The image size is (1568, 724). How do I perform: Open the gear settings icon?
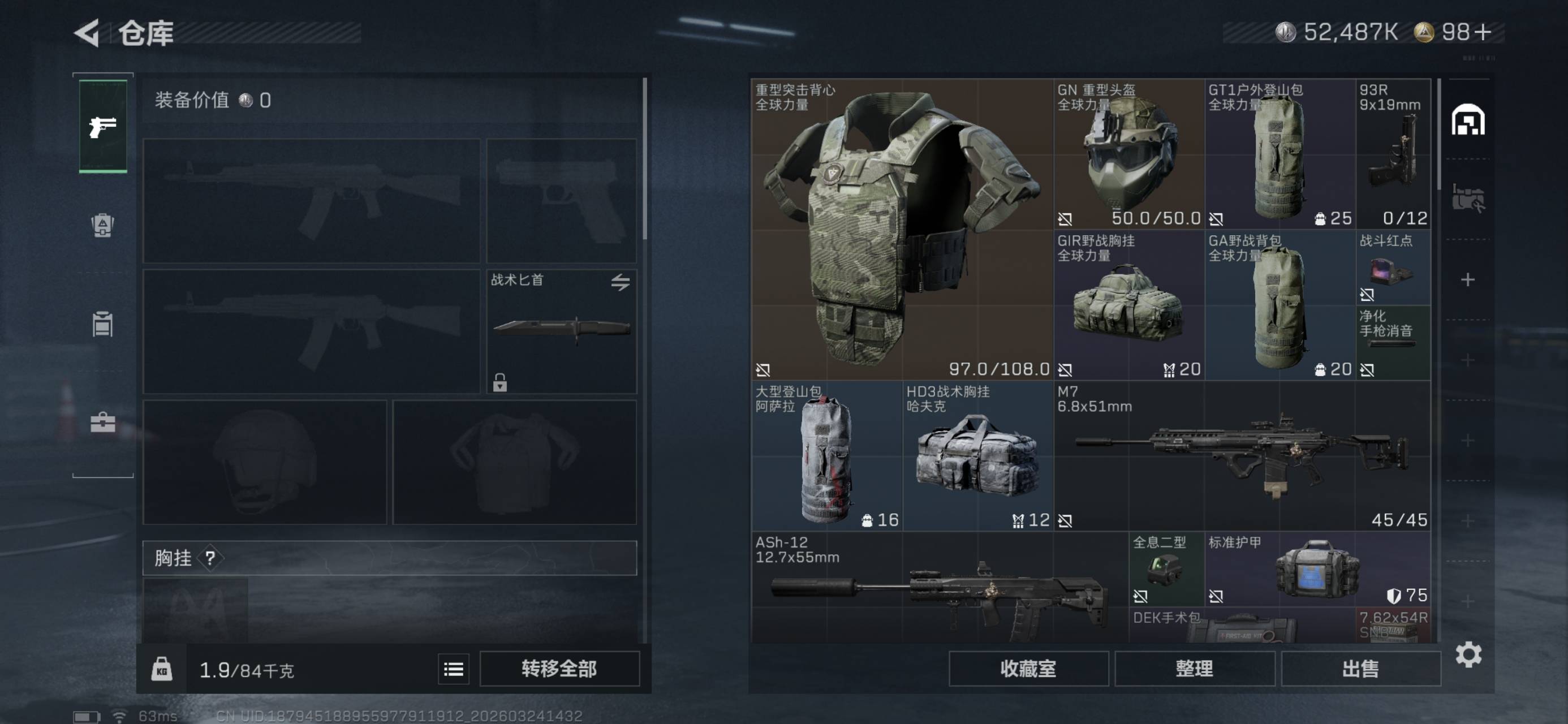1468,654
